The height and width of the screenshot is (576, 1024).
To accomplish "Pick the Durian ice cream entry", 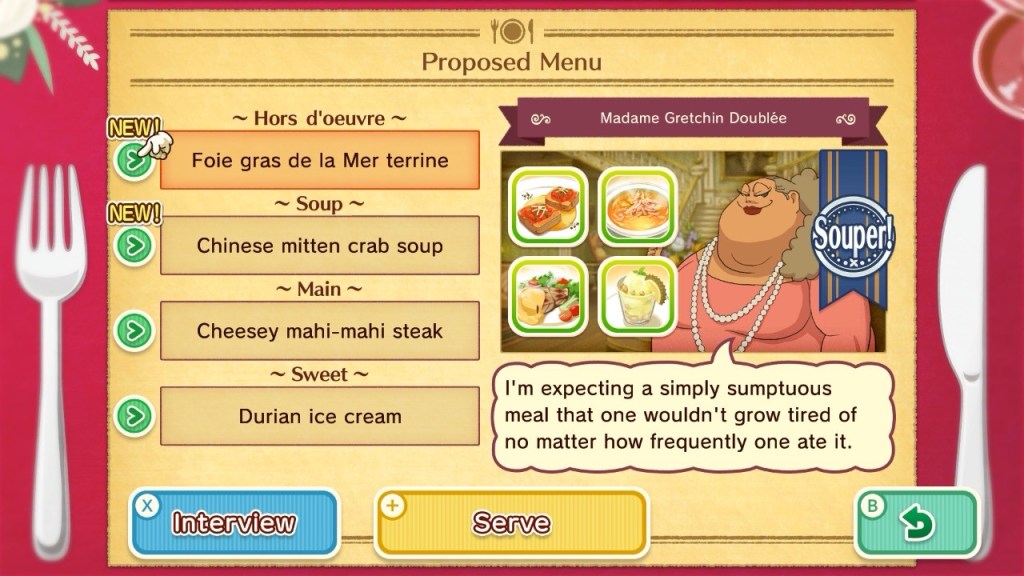I will point(319,416).
